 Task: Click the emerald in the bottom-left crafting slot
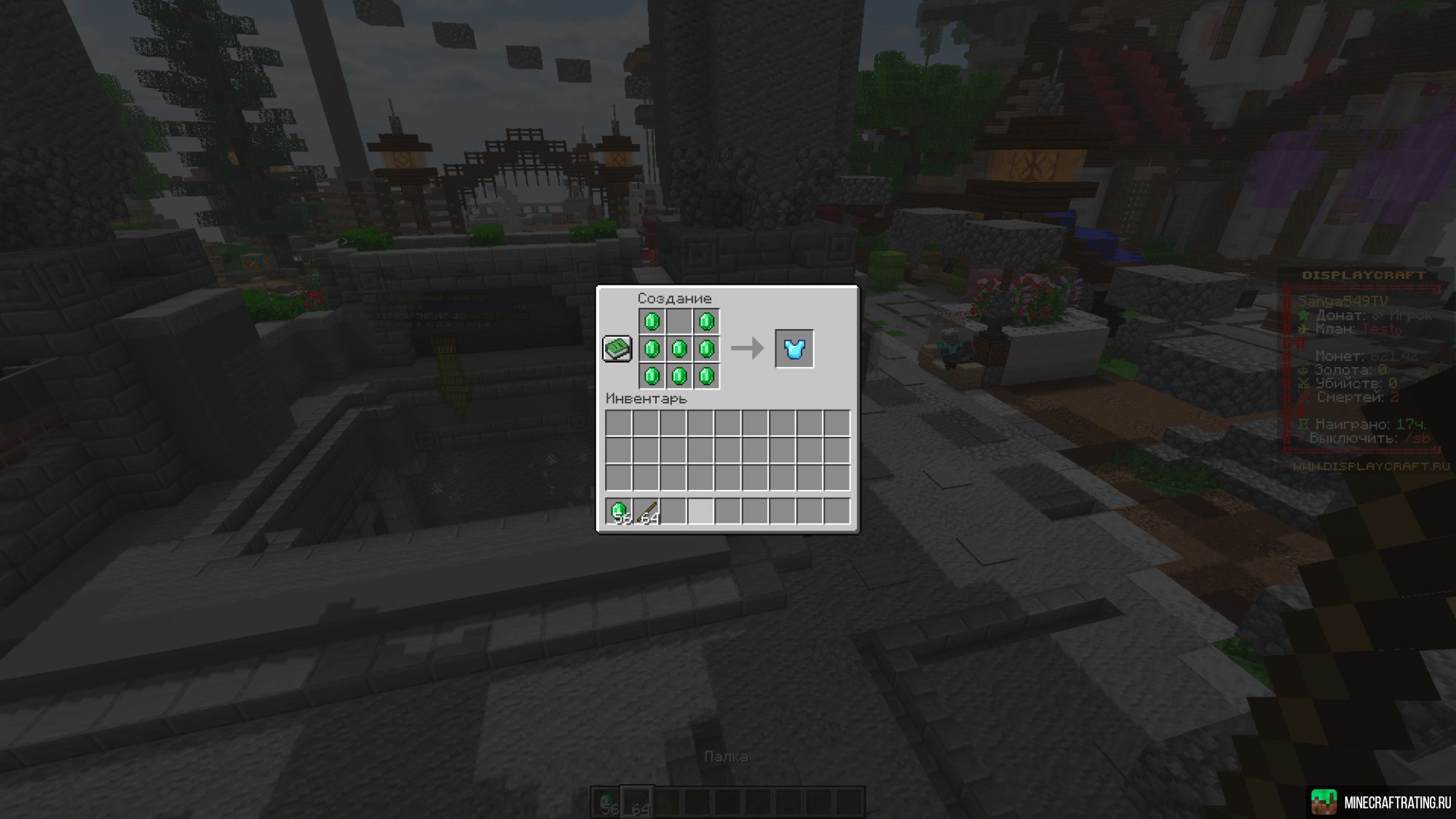coord(652,376)
